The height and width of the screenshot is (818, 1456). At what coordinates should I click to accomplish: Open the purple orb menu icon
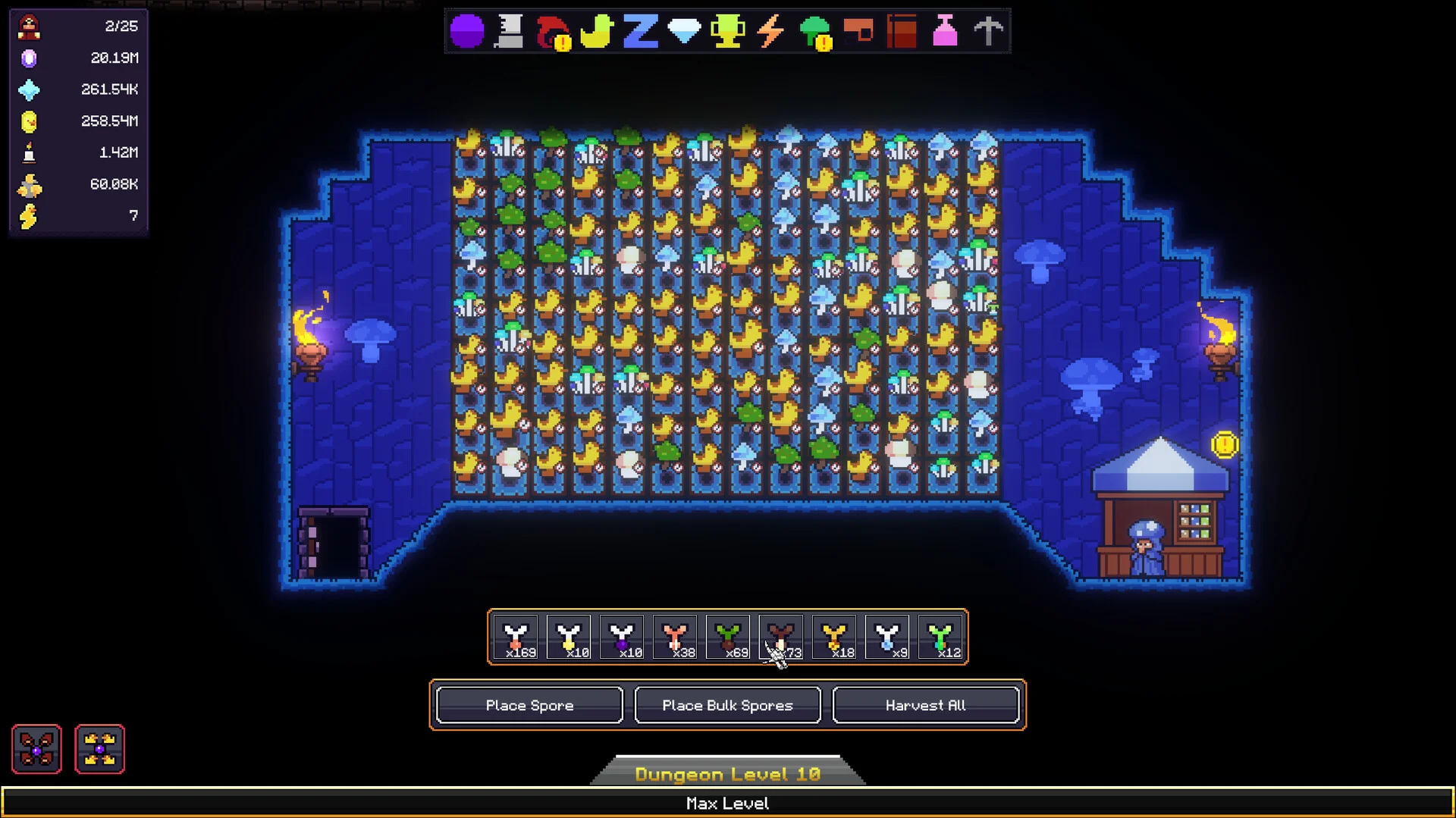(x=466, y=32)
